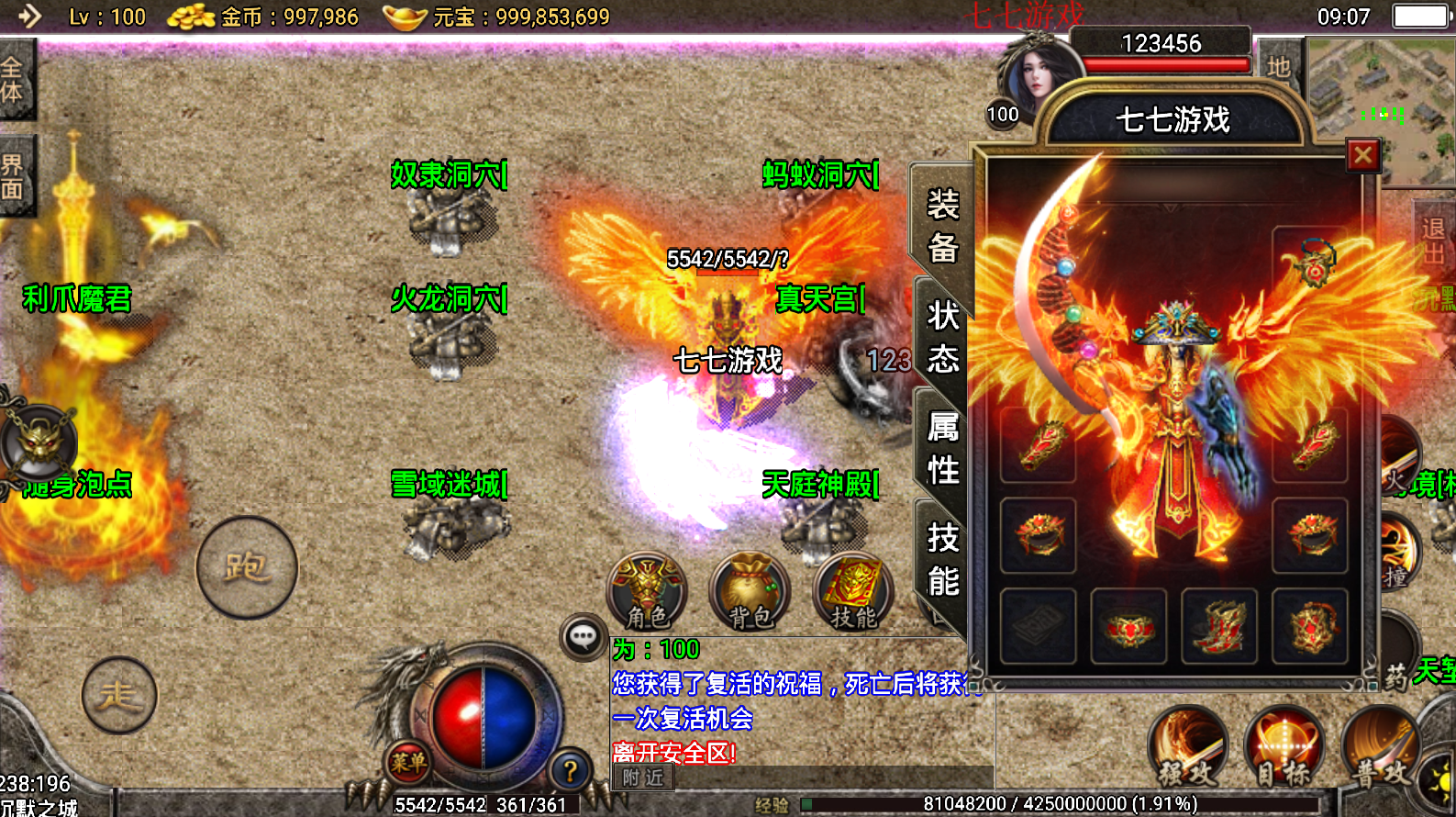Image resolution: width=1456 pixels, height=817 pixels.
Task: Select the 附近 nearby chat channel
Action: point(643,778)
